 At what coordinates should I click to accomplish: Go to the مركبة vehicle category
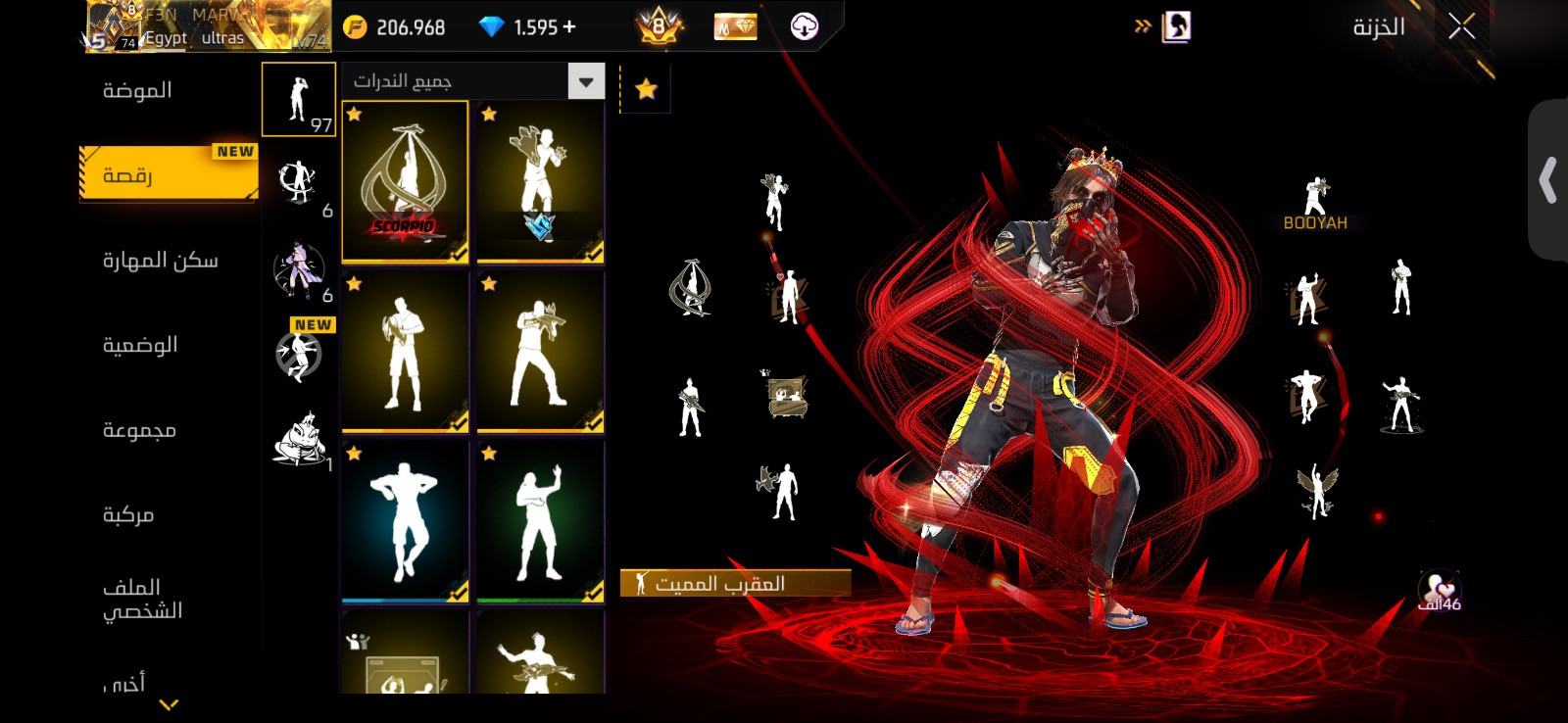[x=128, y=514]
